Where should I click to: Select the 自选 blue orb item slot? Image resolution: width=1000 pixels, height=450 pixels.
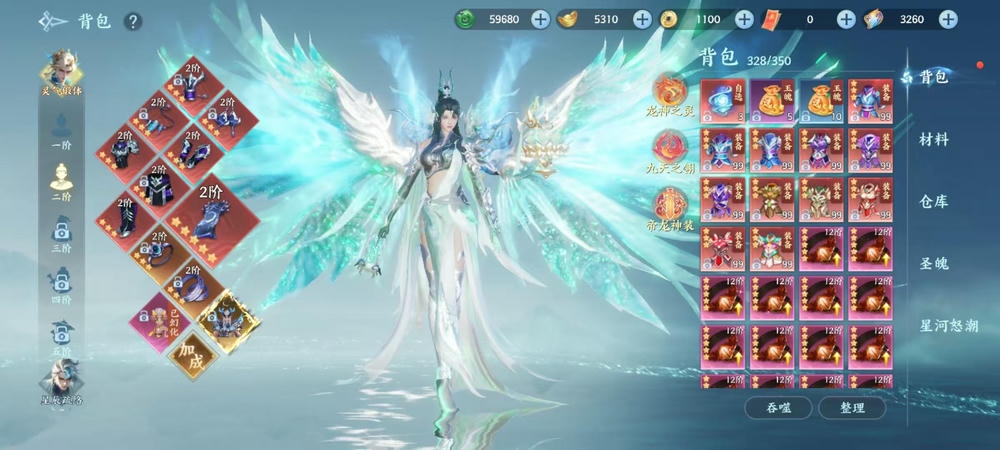pos(723,101)
